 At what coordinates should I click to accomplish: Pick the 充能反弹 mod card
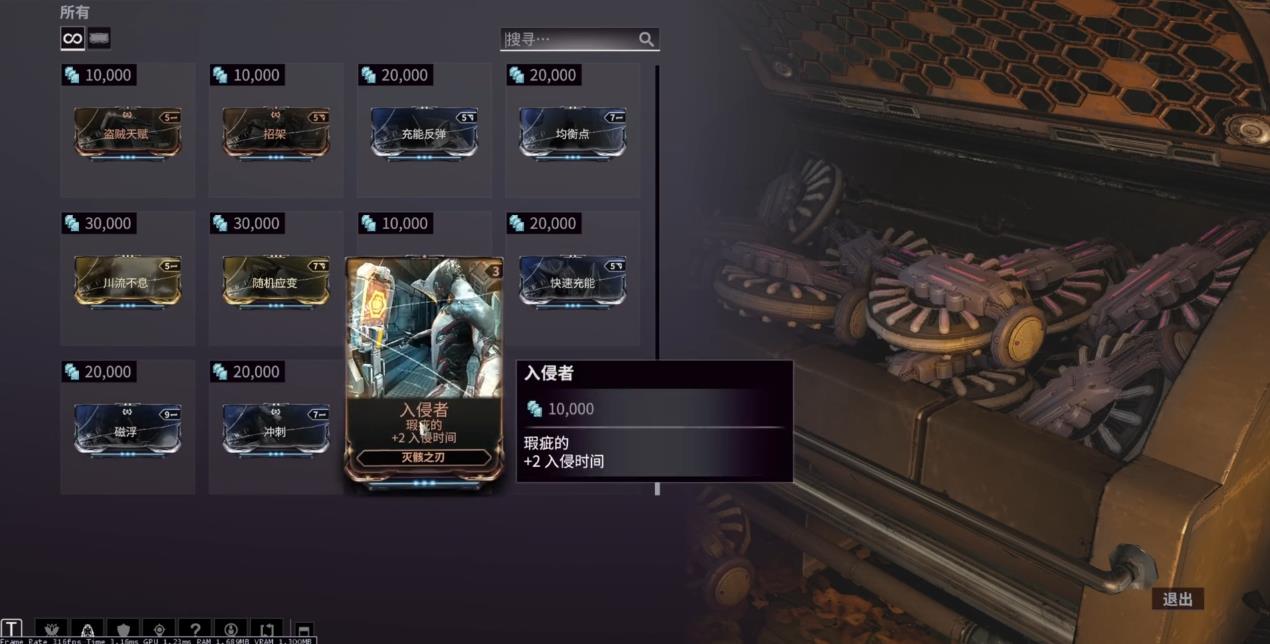[x=424, y=133]
